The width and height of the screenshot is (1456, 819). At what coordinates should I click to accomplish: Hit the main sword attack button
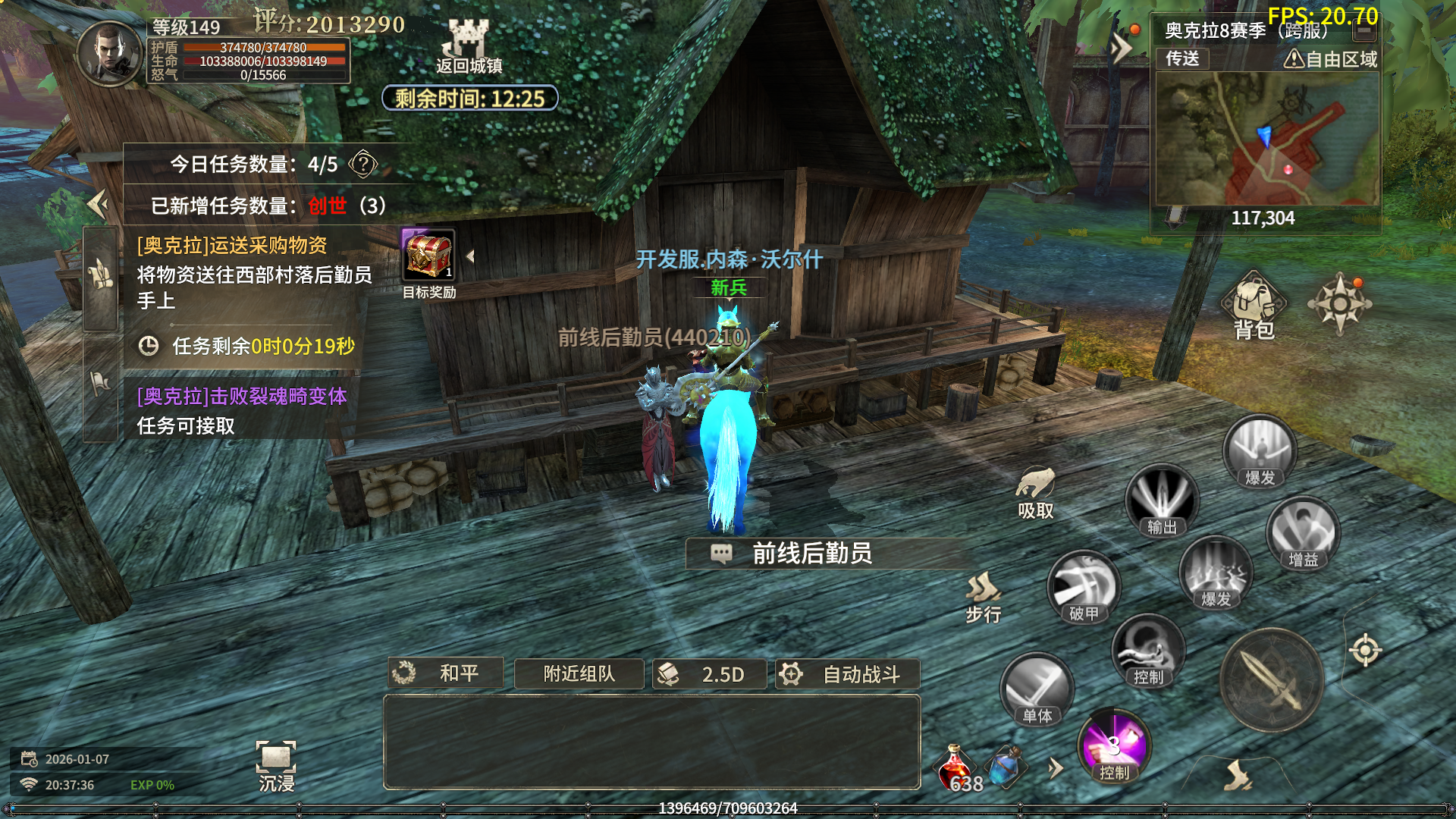(x=1272, y=680)
